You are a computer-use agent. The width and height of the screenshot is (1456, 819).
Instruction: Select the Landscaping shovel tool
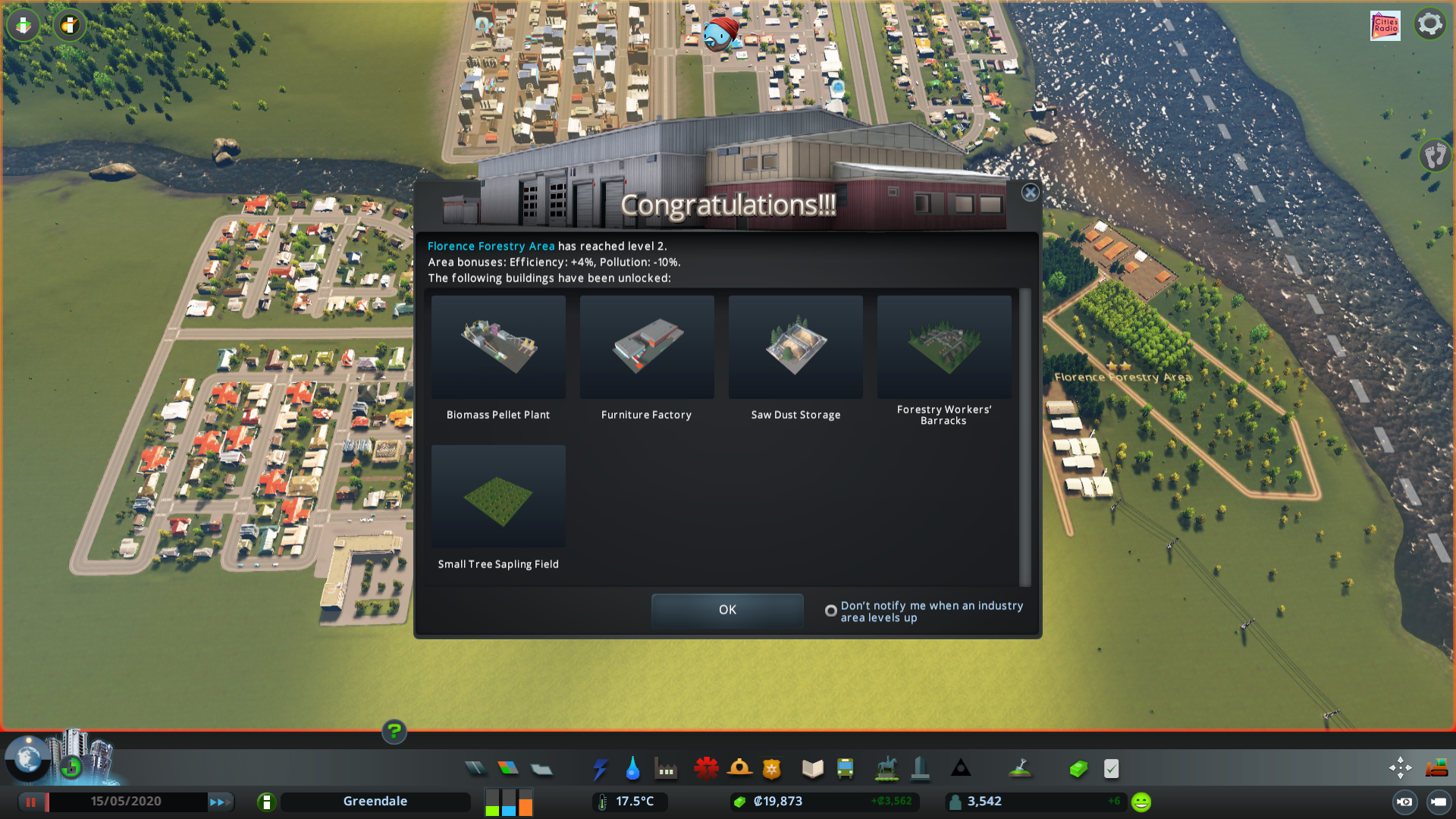pyautogui.click(x=1021, y=768)
